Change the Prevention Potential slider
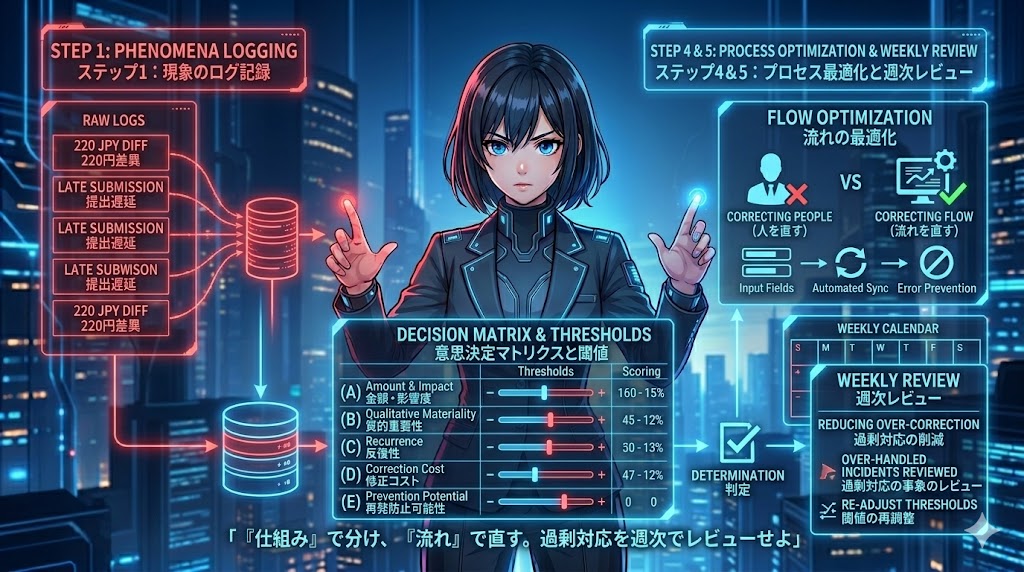1024x572 pixels. pyautogui.click(x=564, y=501)
